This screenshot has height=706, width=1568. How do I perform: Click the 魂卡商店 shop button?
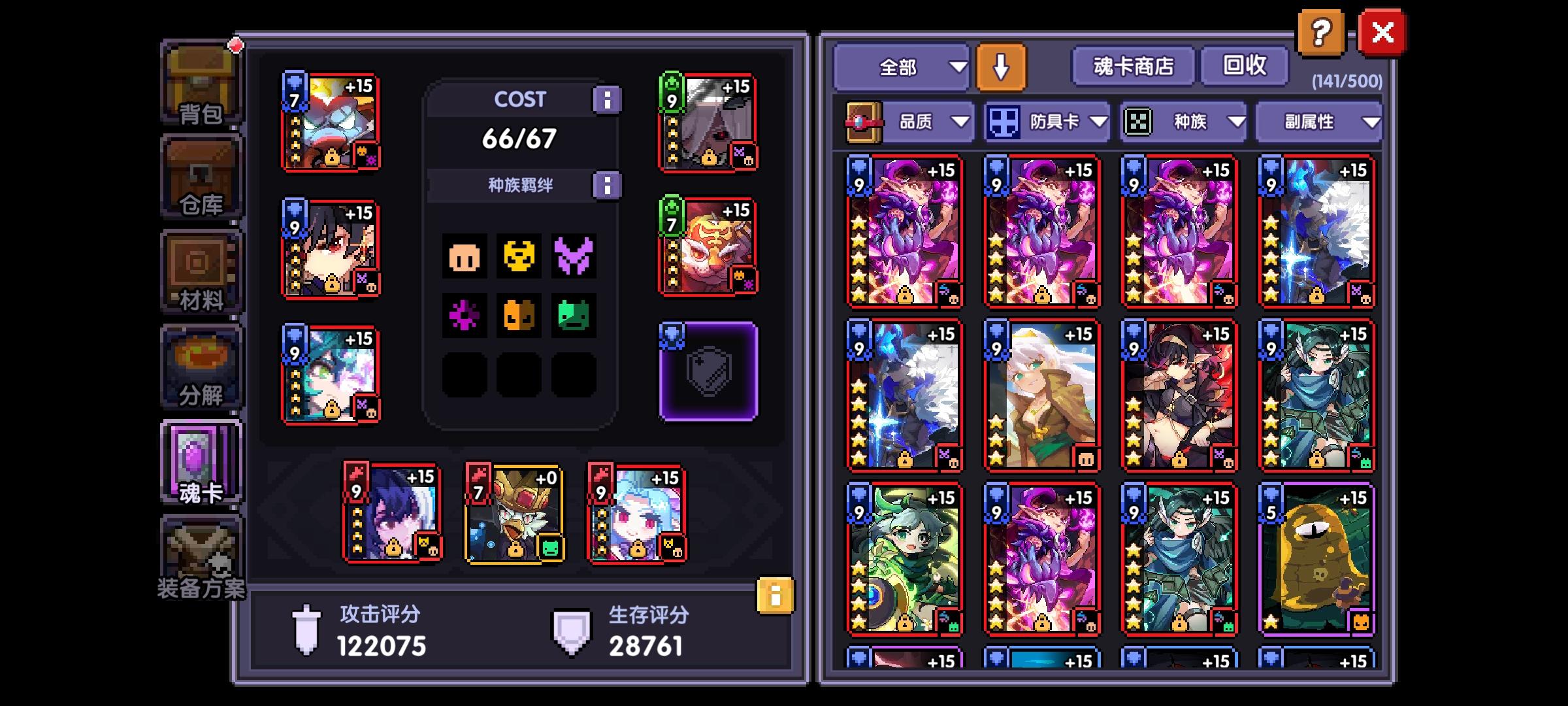(1133, 65)
